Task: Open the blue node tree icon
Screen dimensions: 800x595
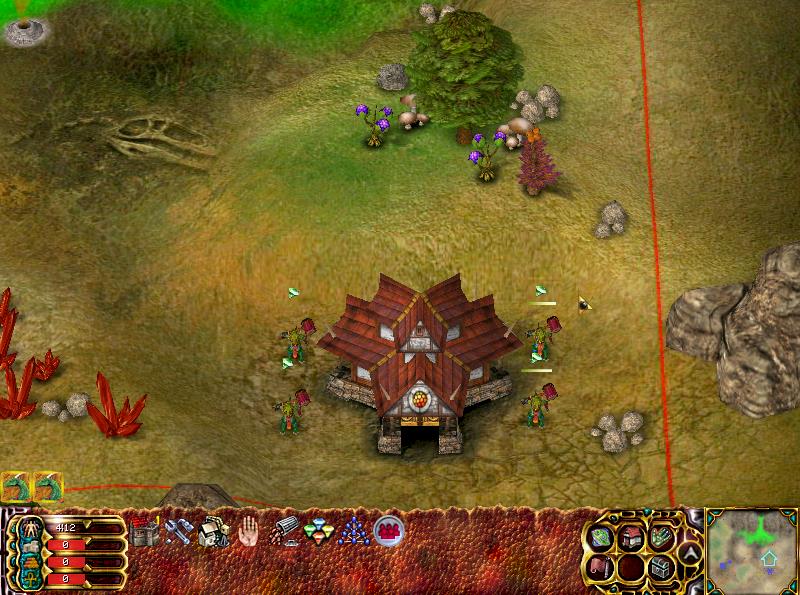Action: coord(352,532)
